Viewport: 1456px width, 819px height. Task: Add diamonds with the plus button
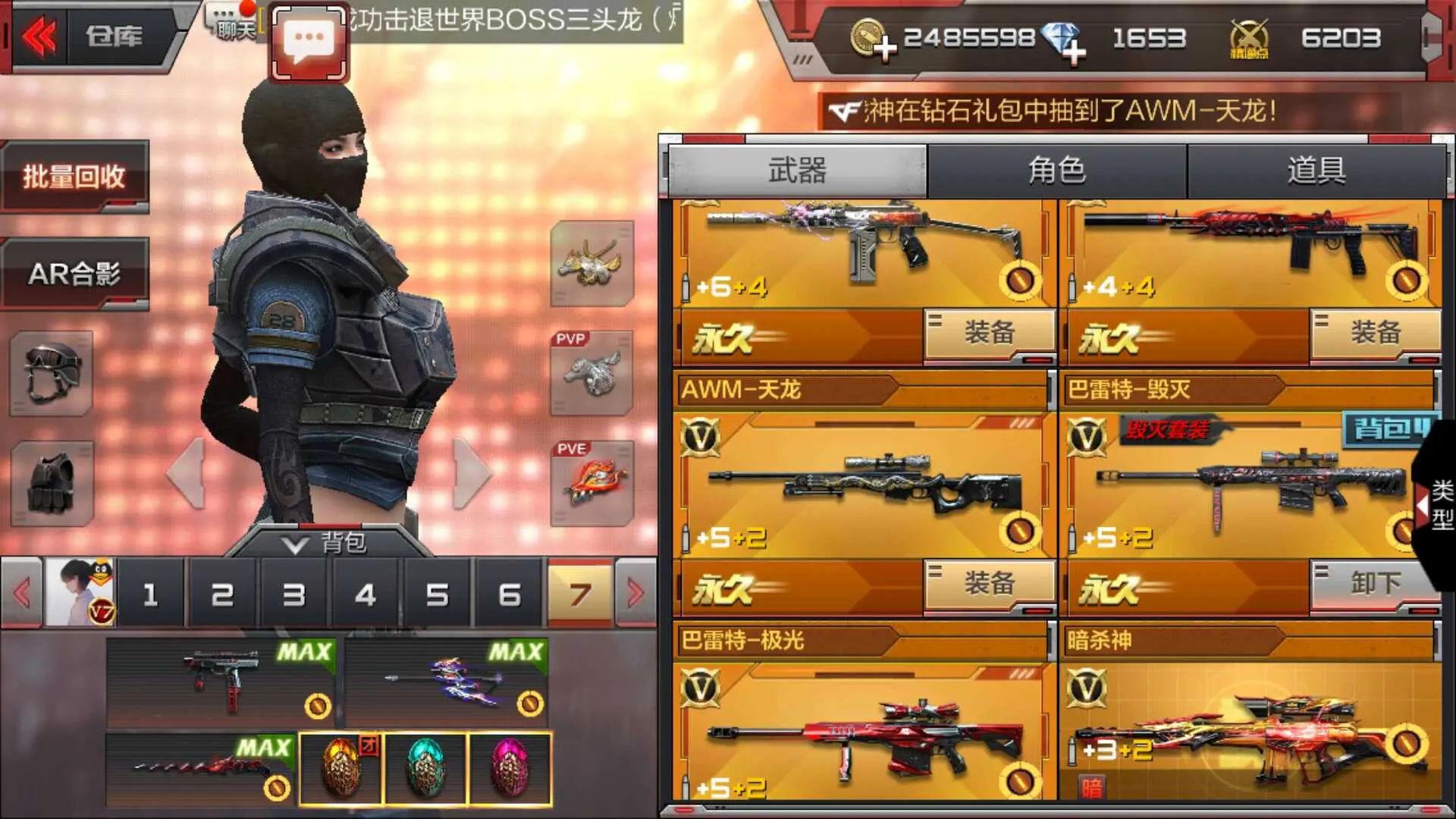click(x=1074, y=52)
